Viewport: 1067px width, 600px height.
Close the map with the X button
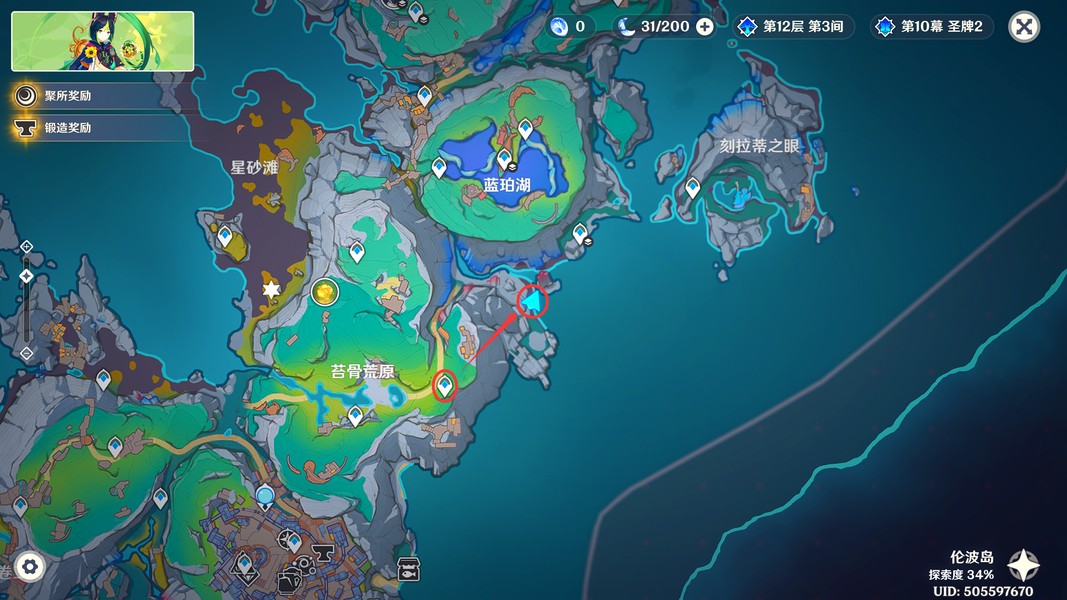pyautogui.click(x=1023, y=27)
